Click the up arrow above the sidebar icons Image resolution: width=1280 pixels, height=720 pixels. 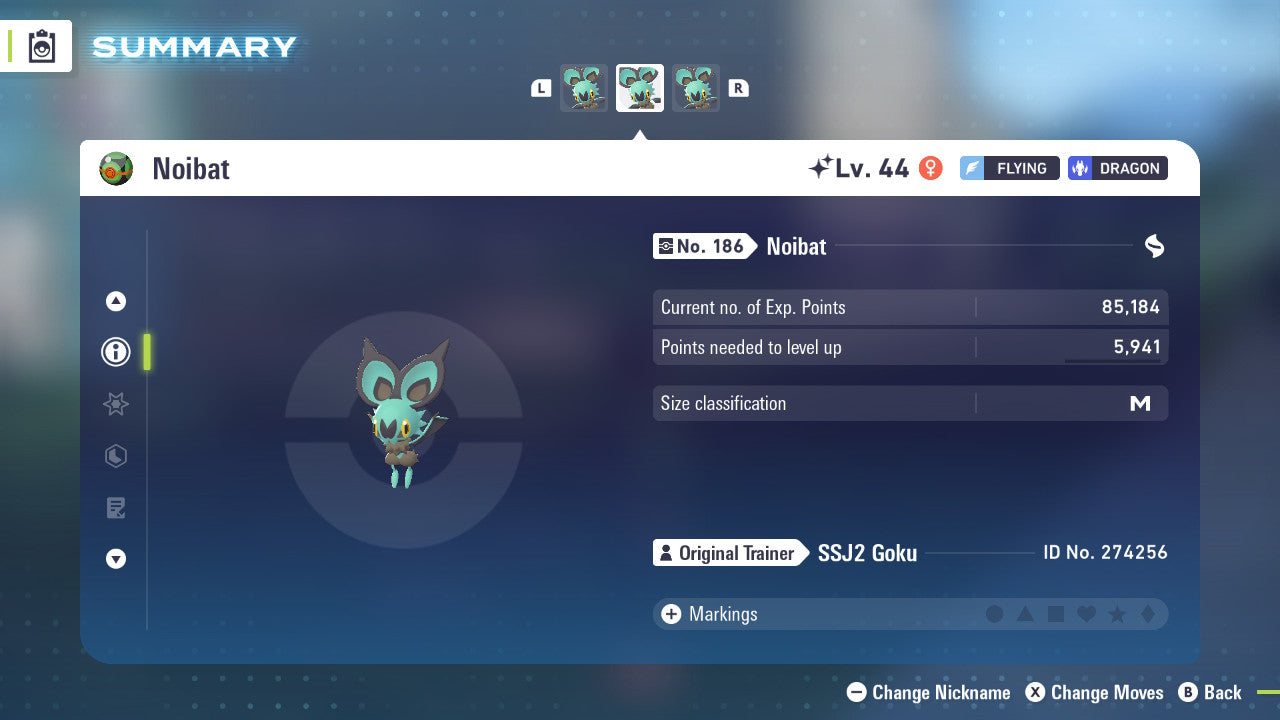(x=115, y=300)
